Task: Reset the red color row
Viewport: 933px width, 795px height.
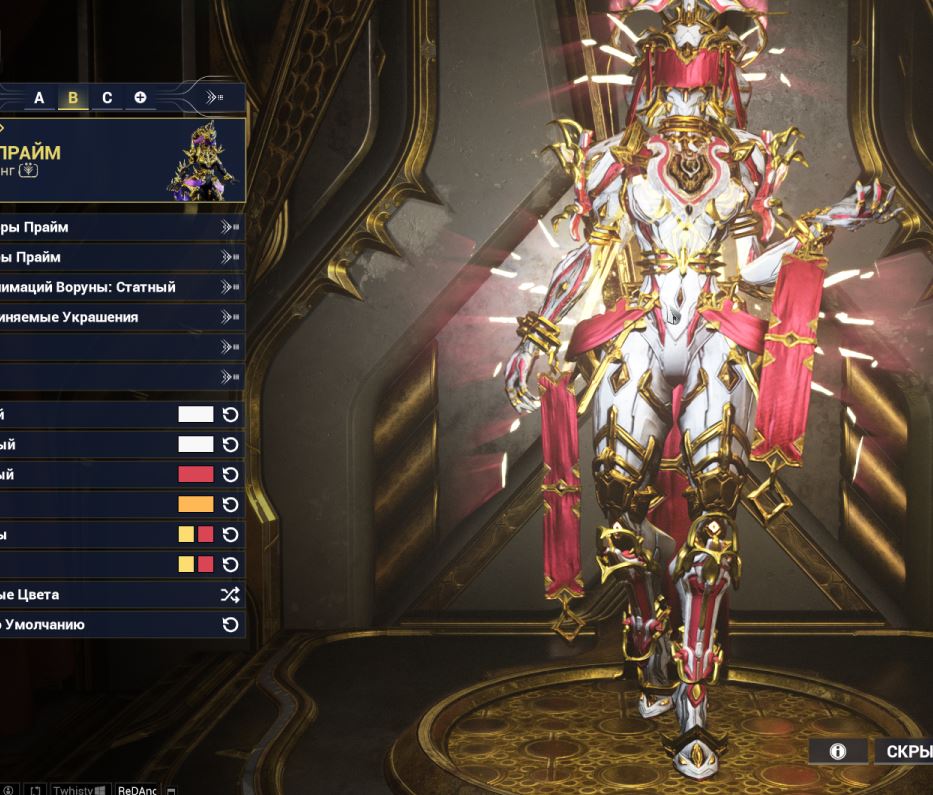Action: [x=231, y=475]
